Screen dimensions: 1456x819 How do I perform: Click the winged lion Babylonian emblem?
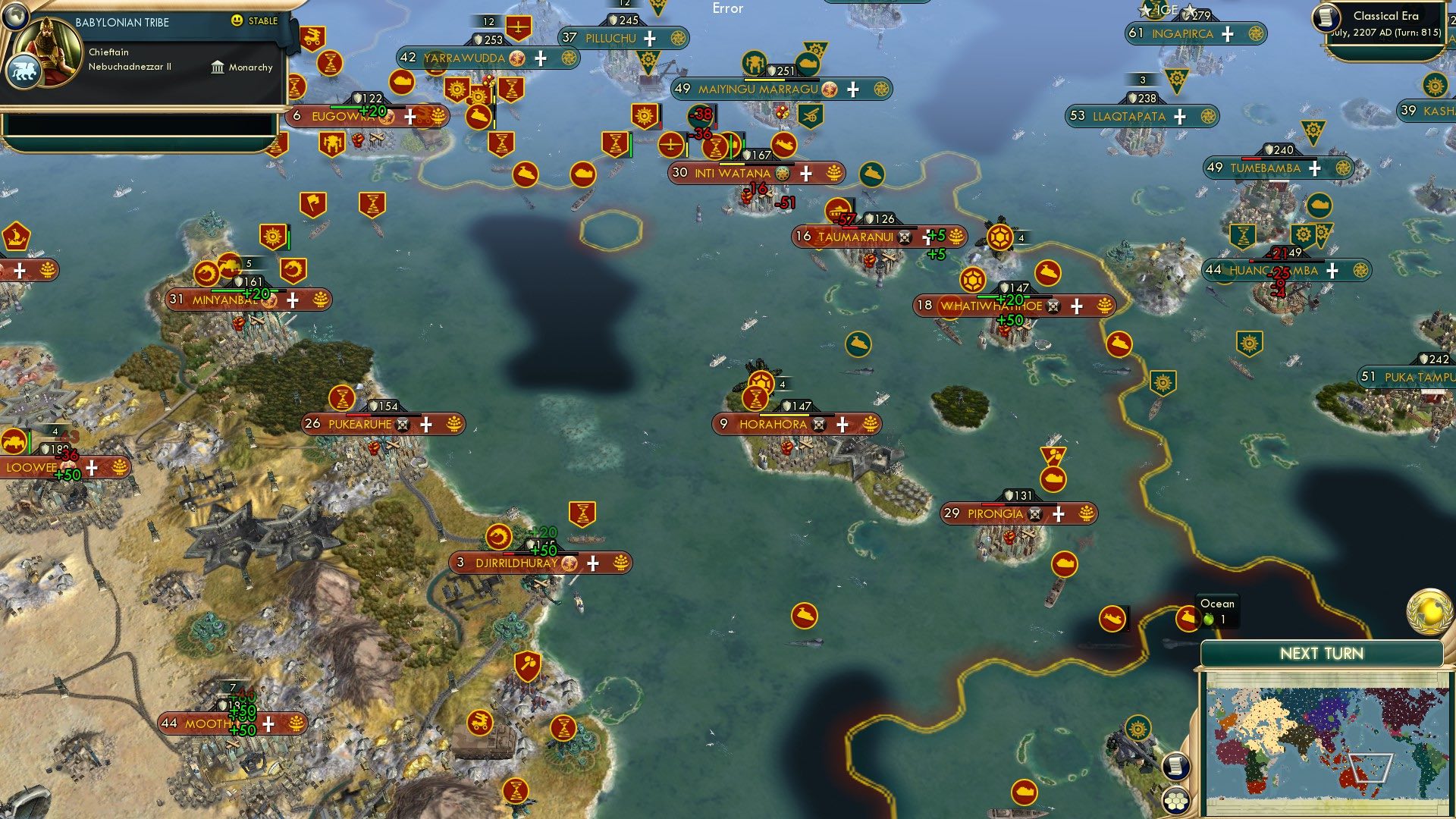(25, 71)
